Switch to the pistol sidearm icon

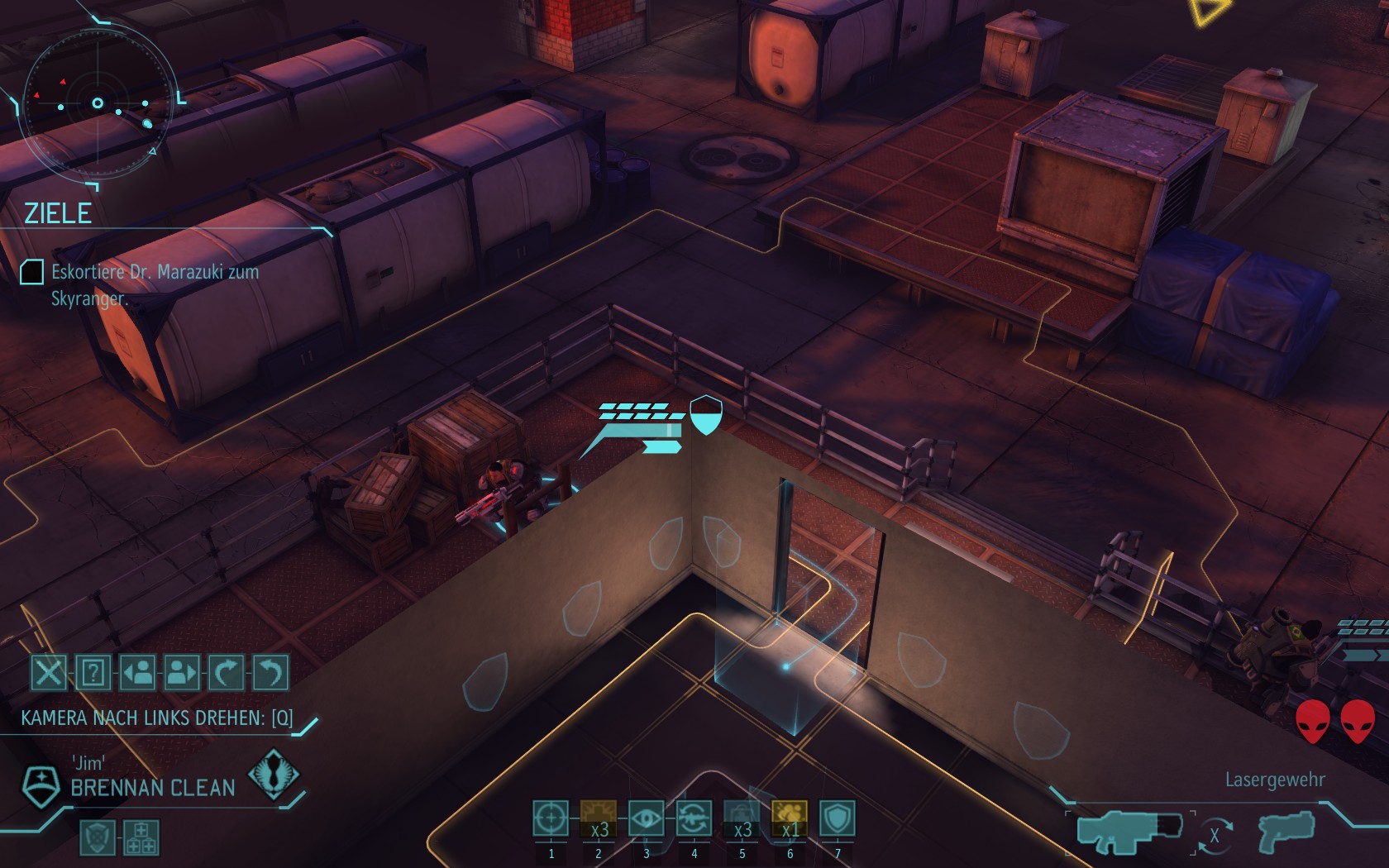pyautogui.click(x=1285, y=832)
